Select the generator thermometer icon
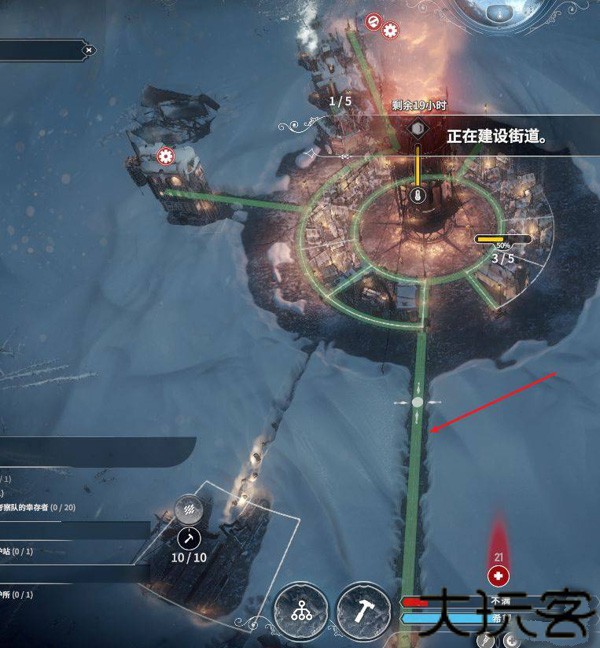The image size is (600, 648). click(417, 196)
